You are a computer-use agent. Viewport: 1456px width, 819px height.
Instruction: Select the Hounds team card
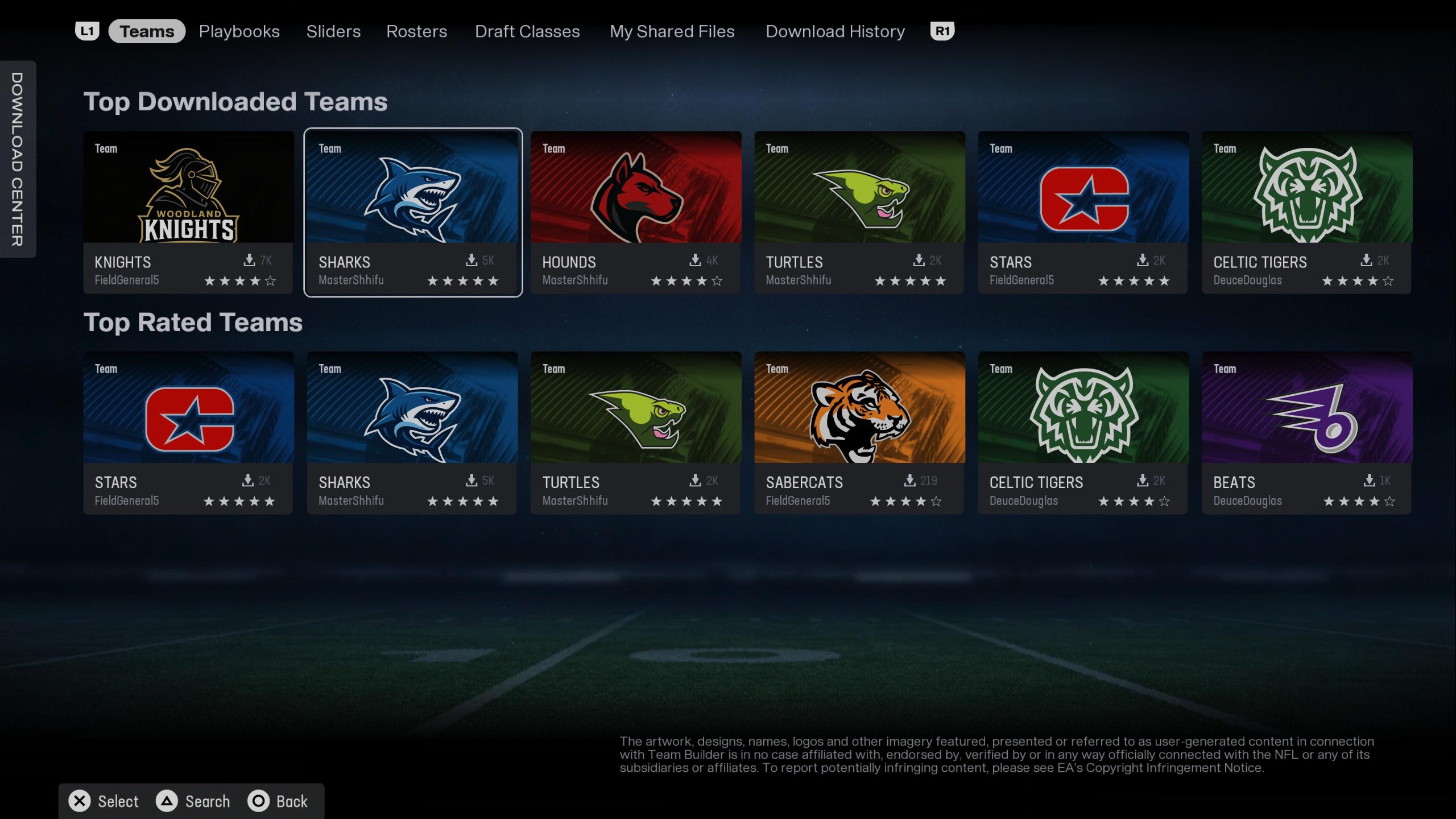(x=635, y=212)
